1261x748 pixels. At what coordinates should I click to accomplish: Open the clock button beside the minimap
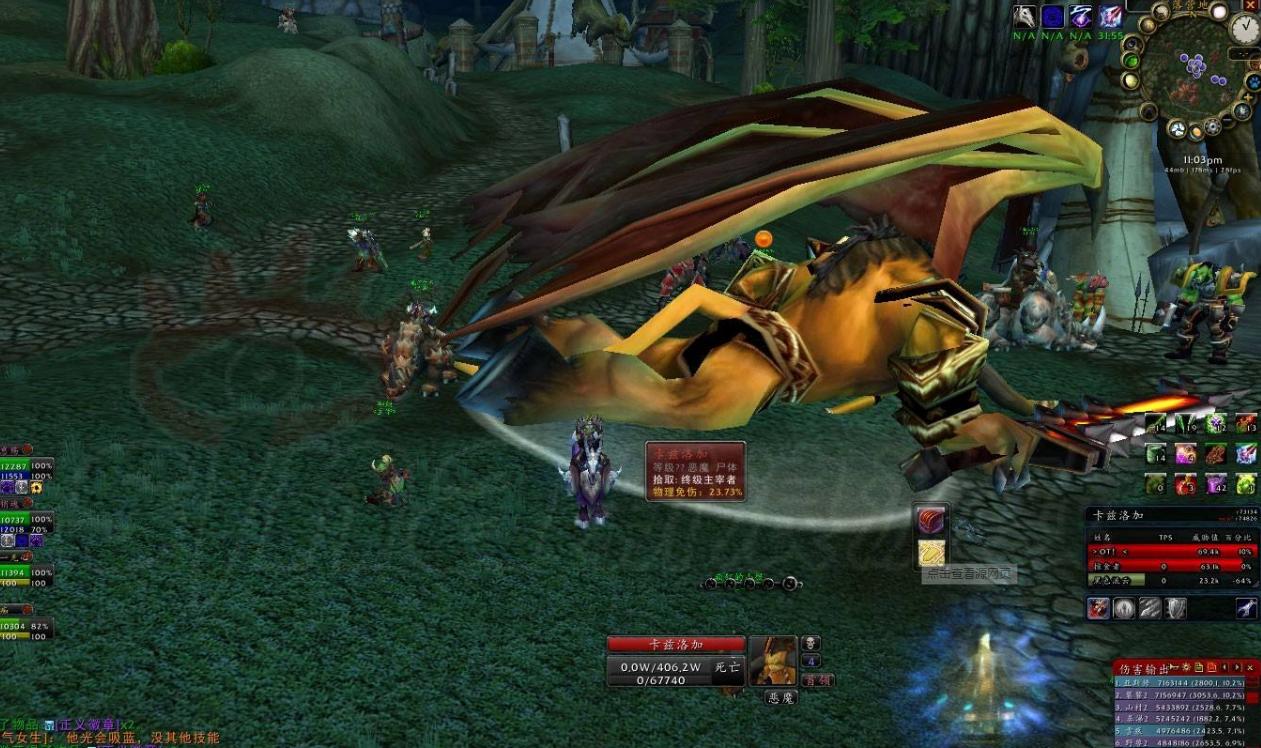1244,28
